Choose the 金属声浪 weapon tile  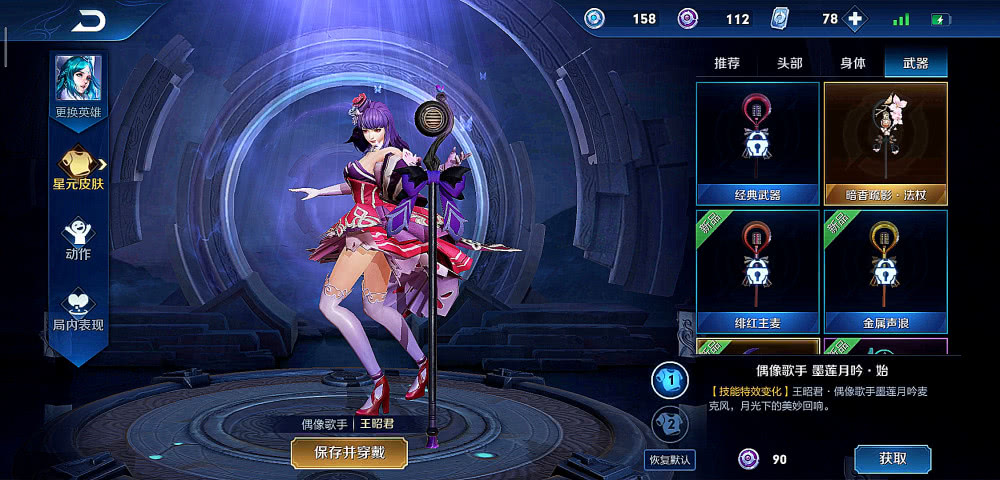885,271
